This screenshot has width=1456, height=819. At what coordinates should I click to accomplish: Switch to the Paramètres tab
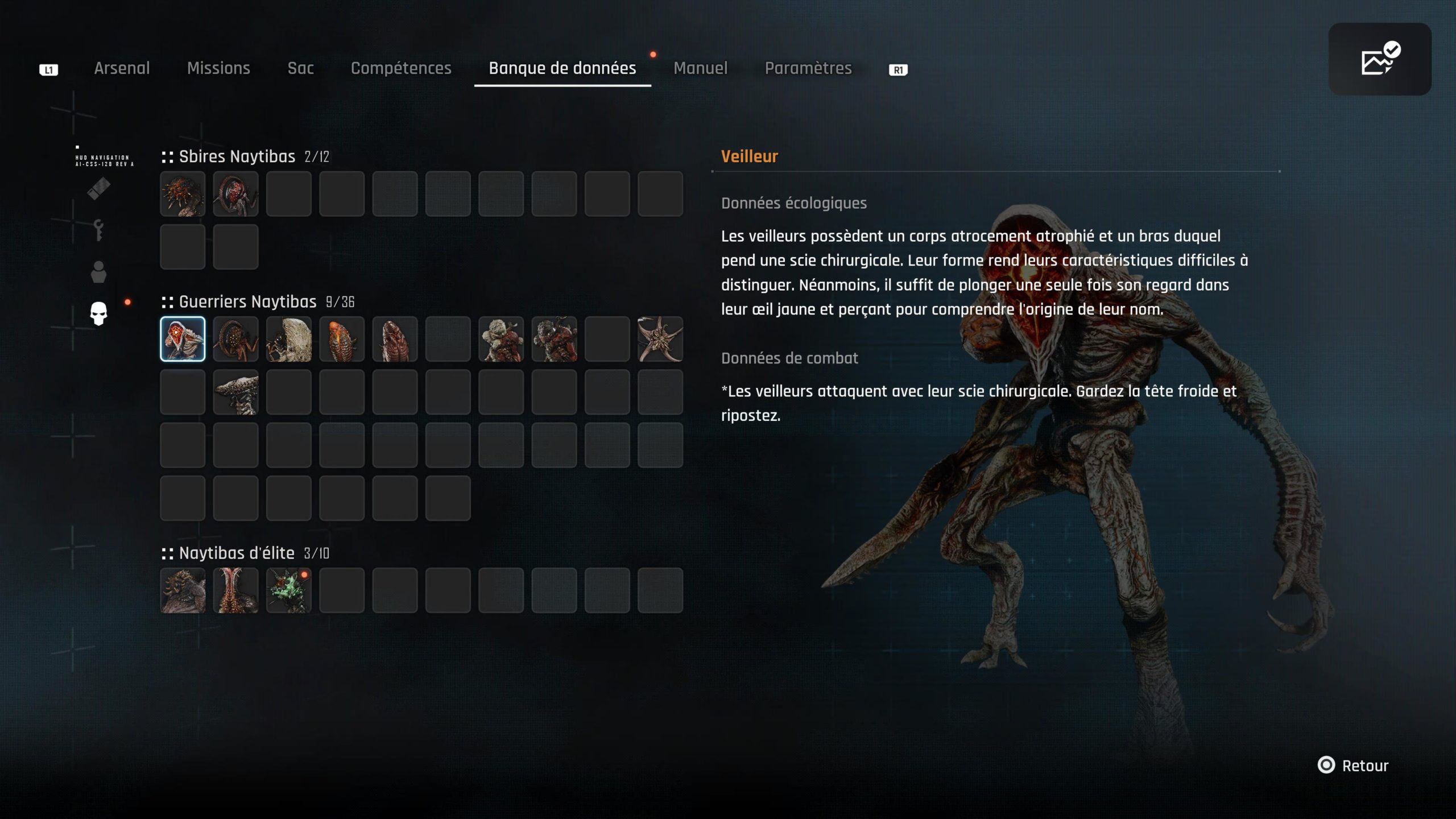pos(808,68)
